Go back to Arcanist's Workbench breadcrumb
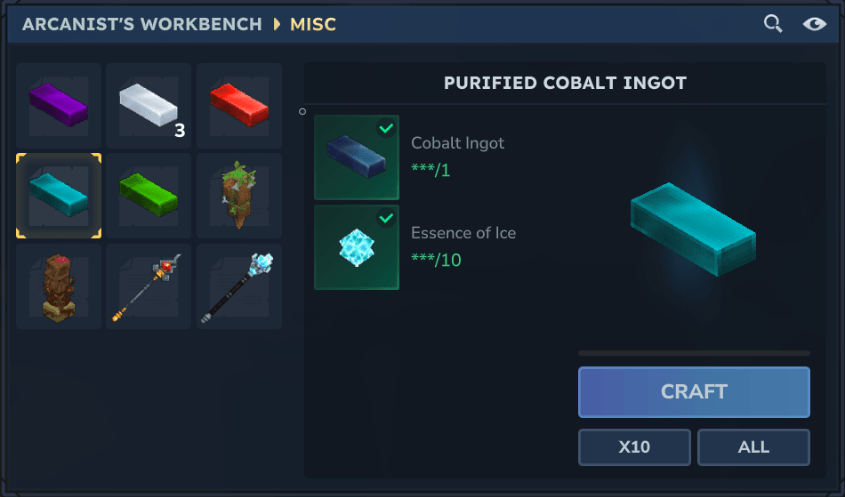The image size is (845, 497). (142, 24)
